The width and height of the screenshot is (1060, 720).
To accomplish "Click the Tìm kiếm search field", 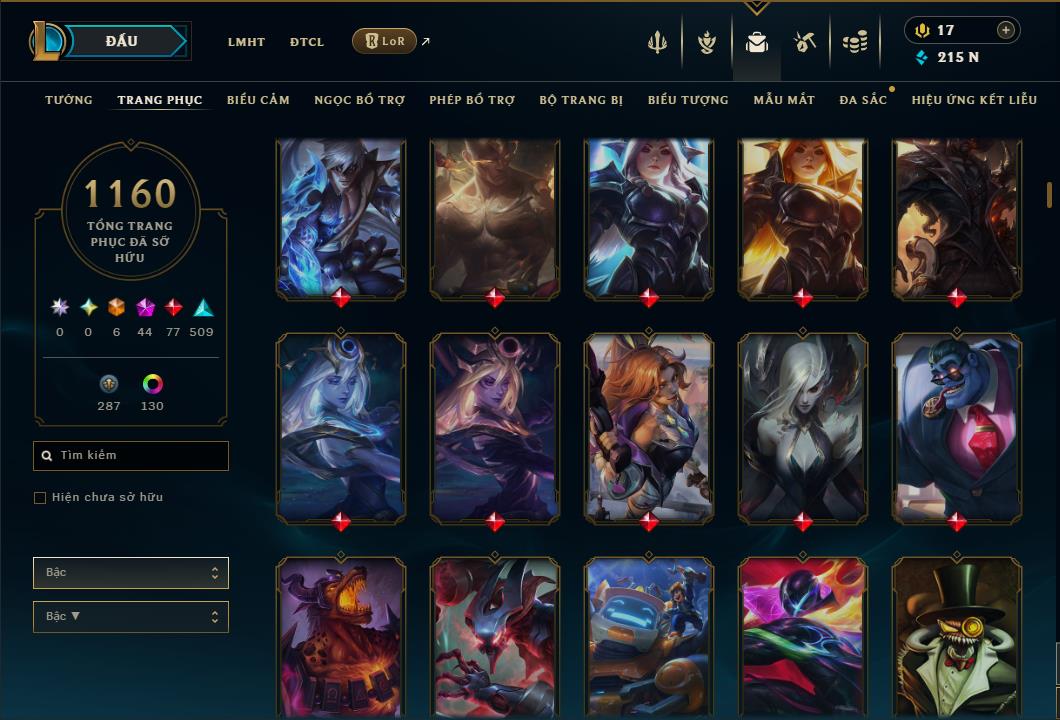I will pos(131,456).
